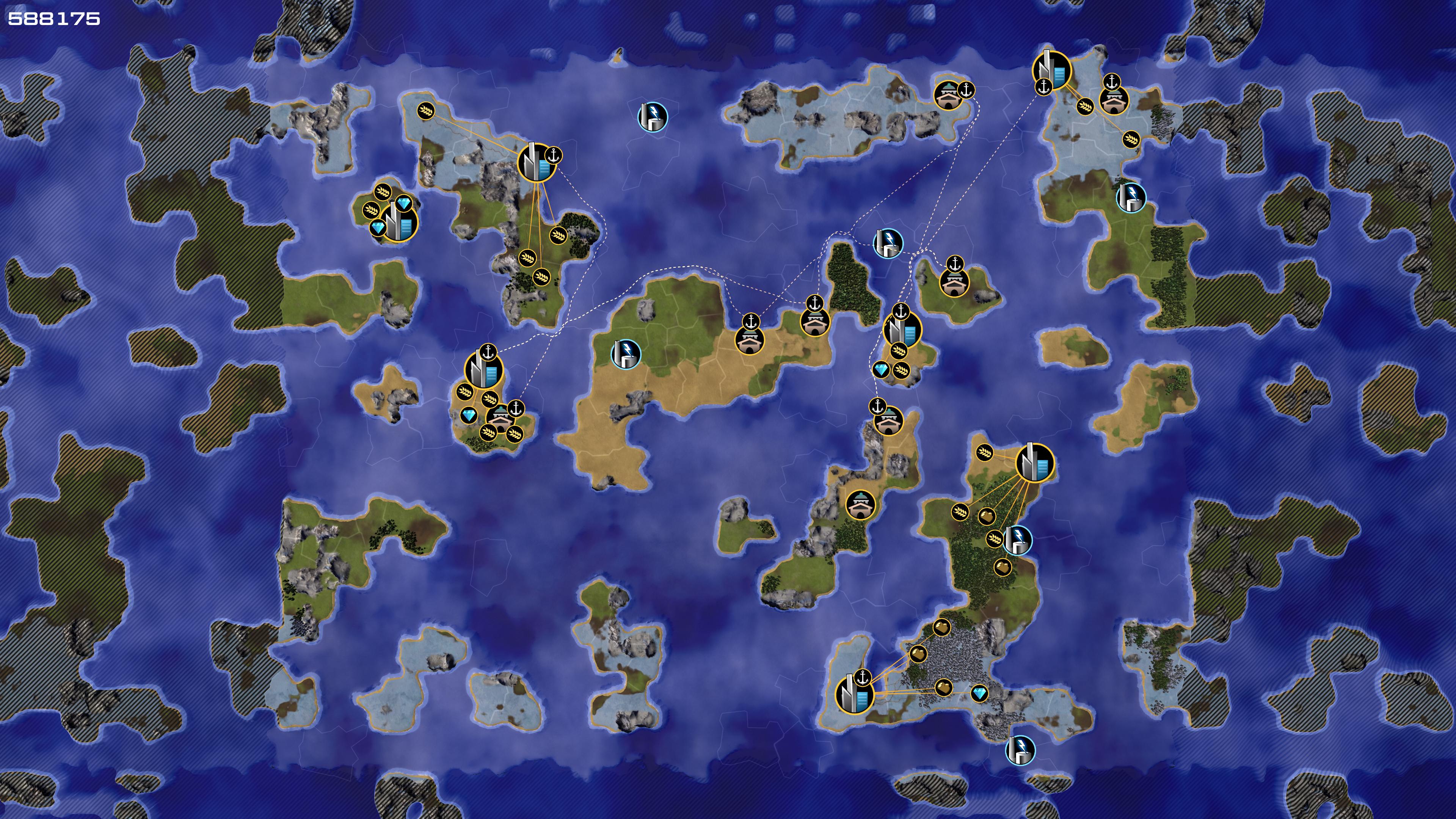Open the anchored temple ringed by wheat icons
This screenshot has width=1456, height=819.
click(500, 418)
